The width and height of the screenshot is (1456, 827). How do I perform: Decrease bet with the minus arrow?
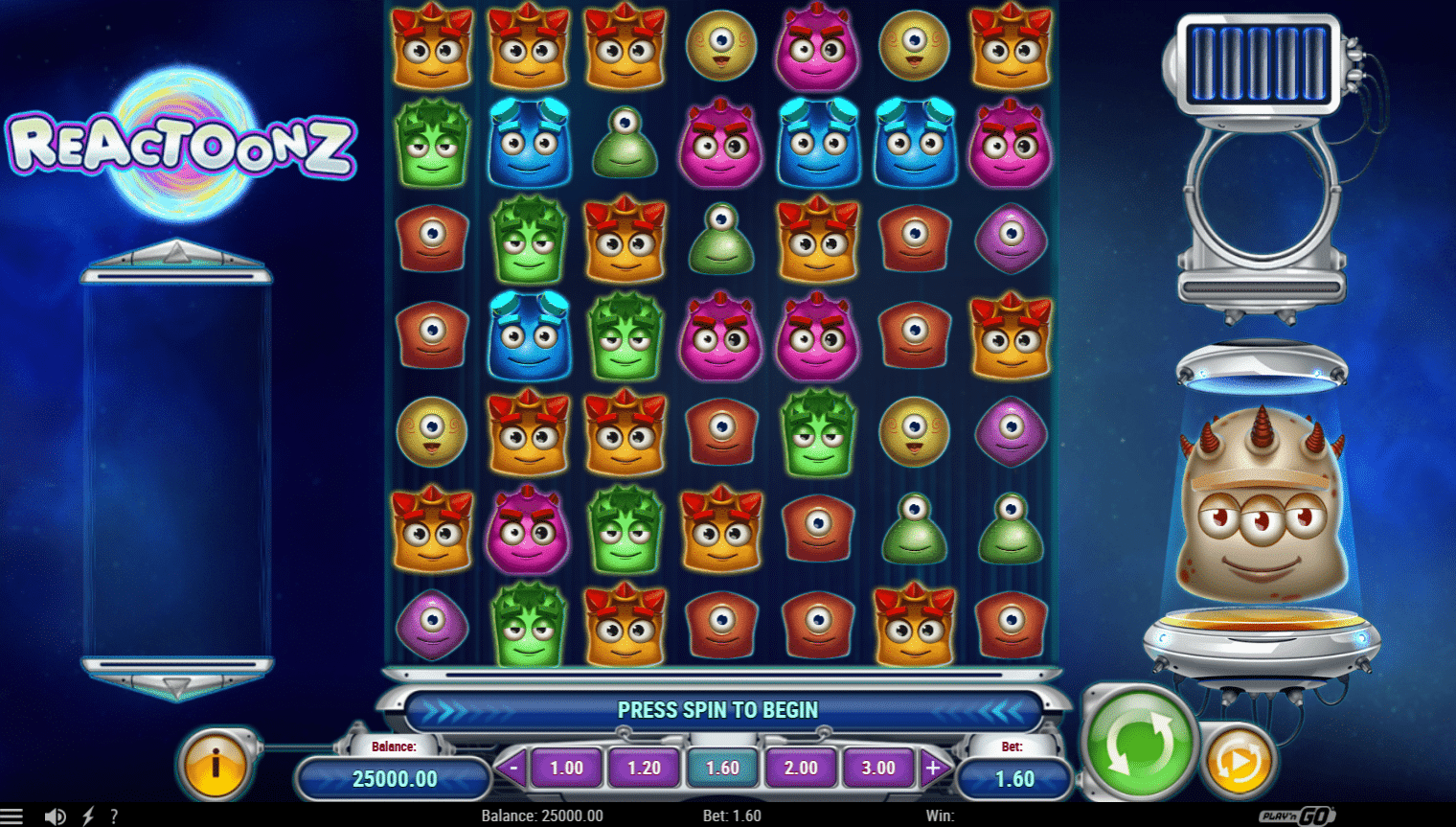[513, 768]
